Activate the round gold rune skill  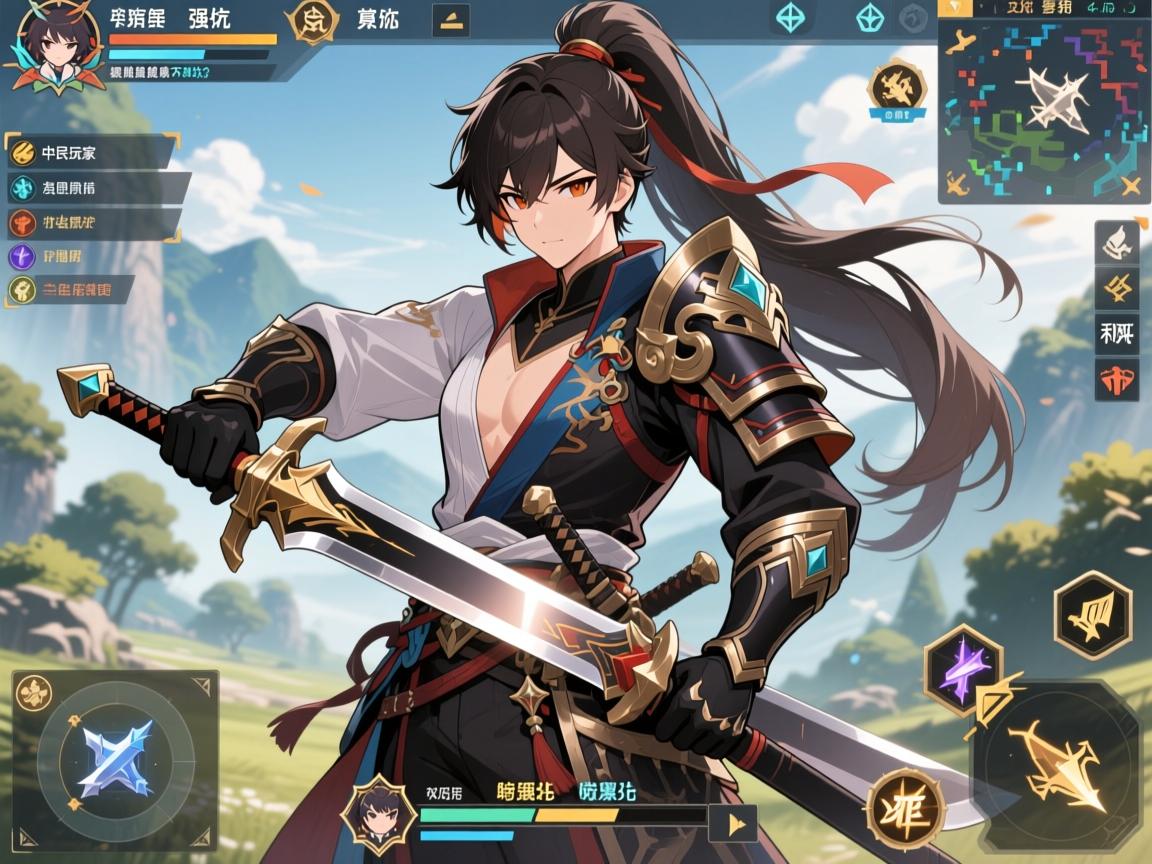pos(905,809)
